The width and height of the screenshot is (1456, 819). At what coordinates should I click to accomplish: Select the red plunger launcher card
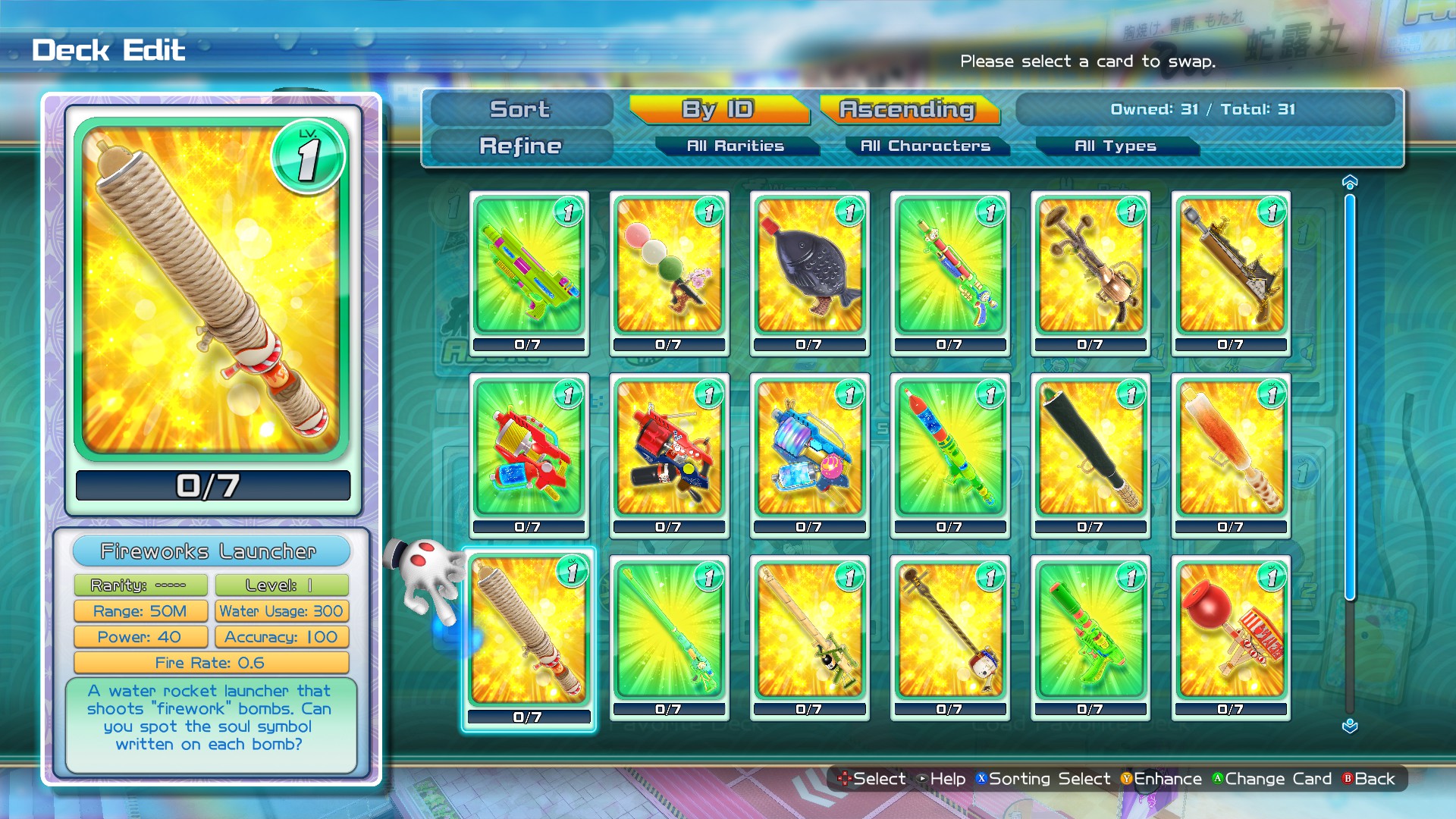click(x=1230, y=637)
